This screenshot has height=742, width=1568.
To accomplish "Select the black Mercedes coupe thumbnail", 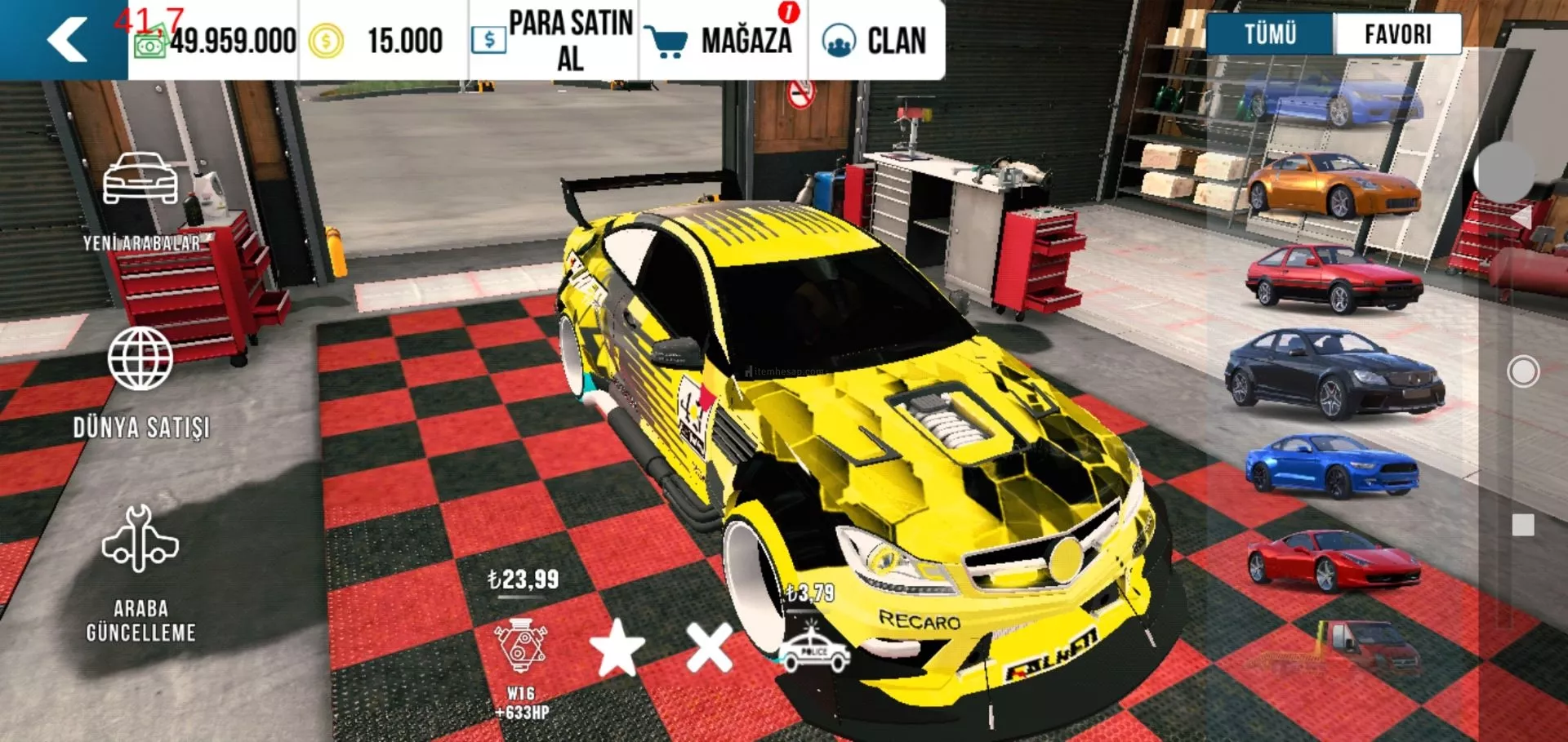I will coord(1333,373).
